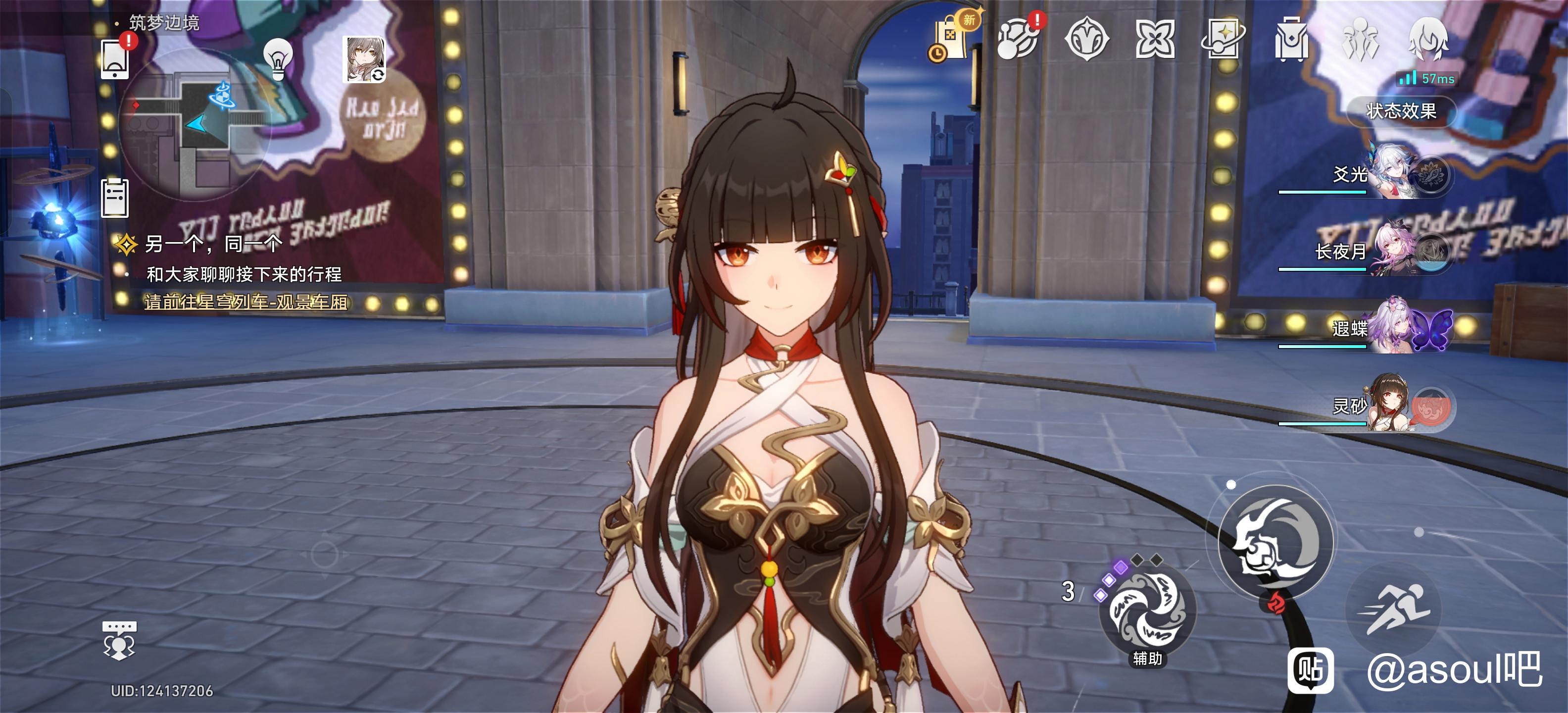The width and height of the screenshot is (1568, 713).
Task: Open the phone menu icon
Action: [114, 60]
